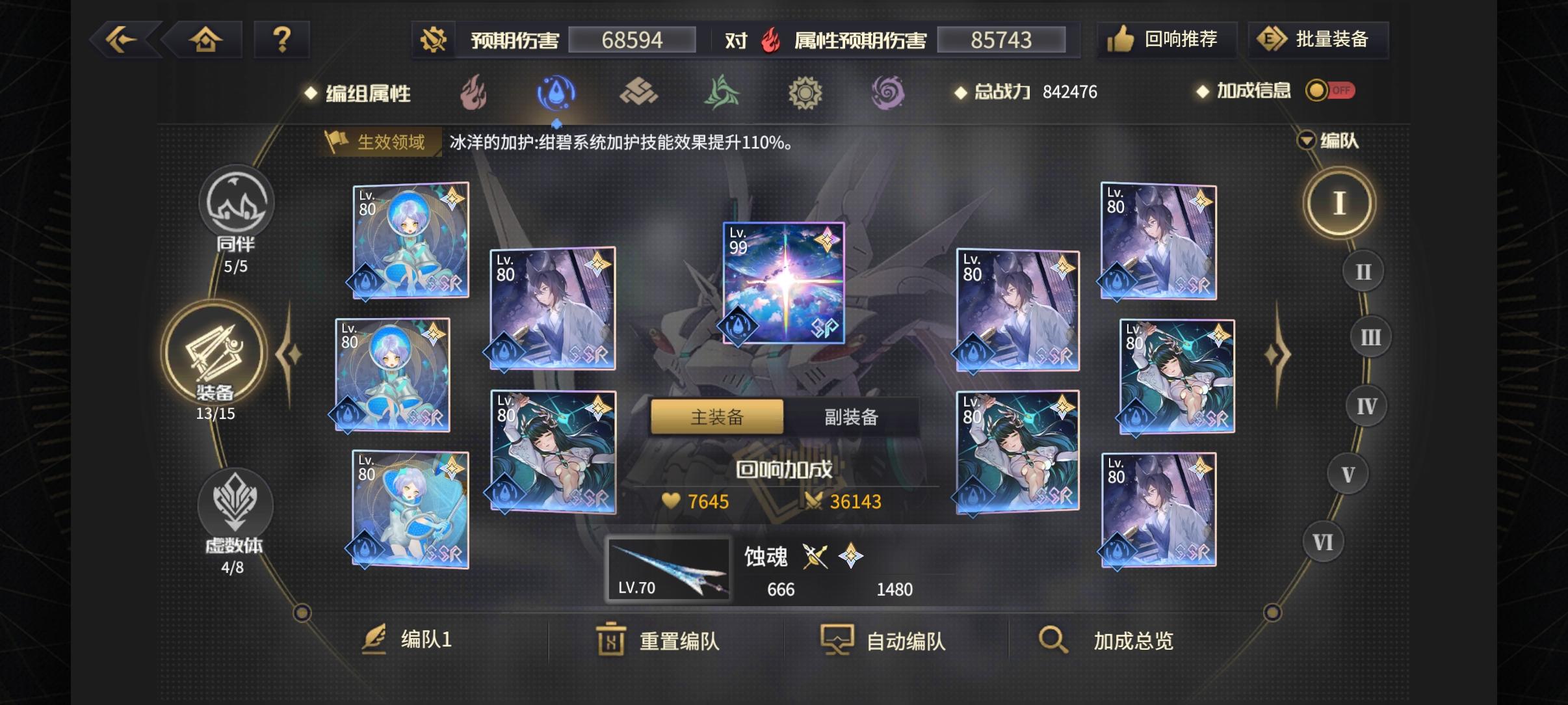Select the water element attribute icon
The height and width of the screenshot is (705, 1568).
pos(556,92)
